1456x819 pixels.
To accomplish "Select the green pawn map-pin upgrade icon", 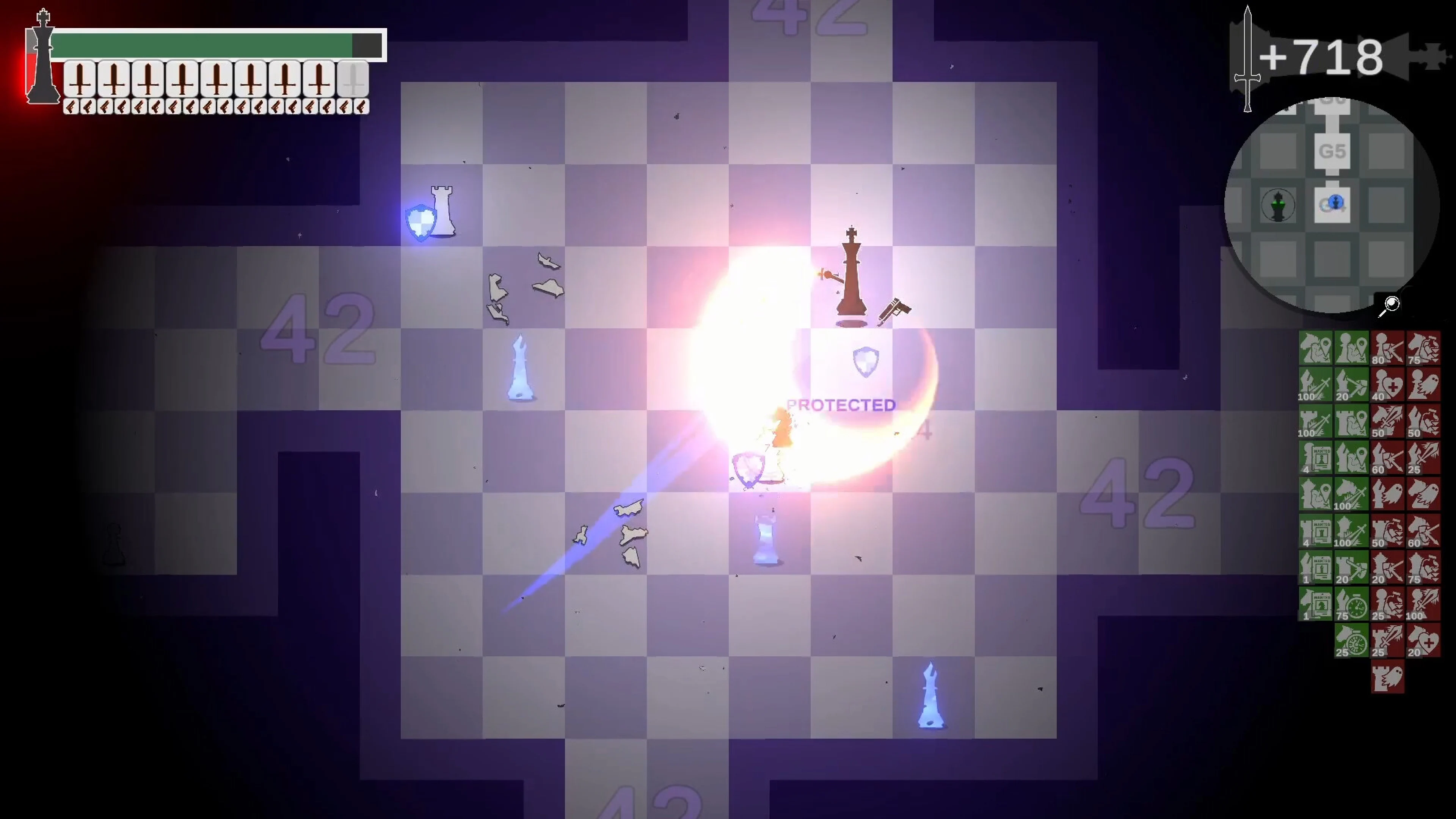I will (1351, 347).
